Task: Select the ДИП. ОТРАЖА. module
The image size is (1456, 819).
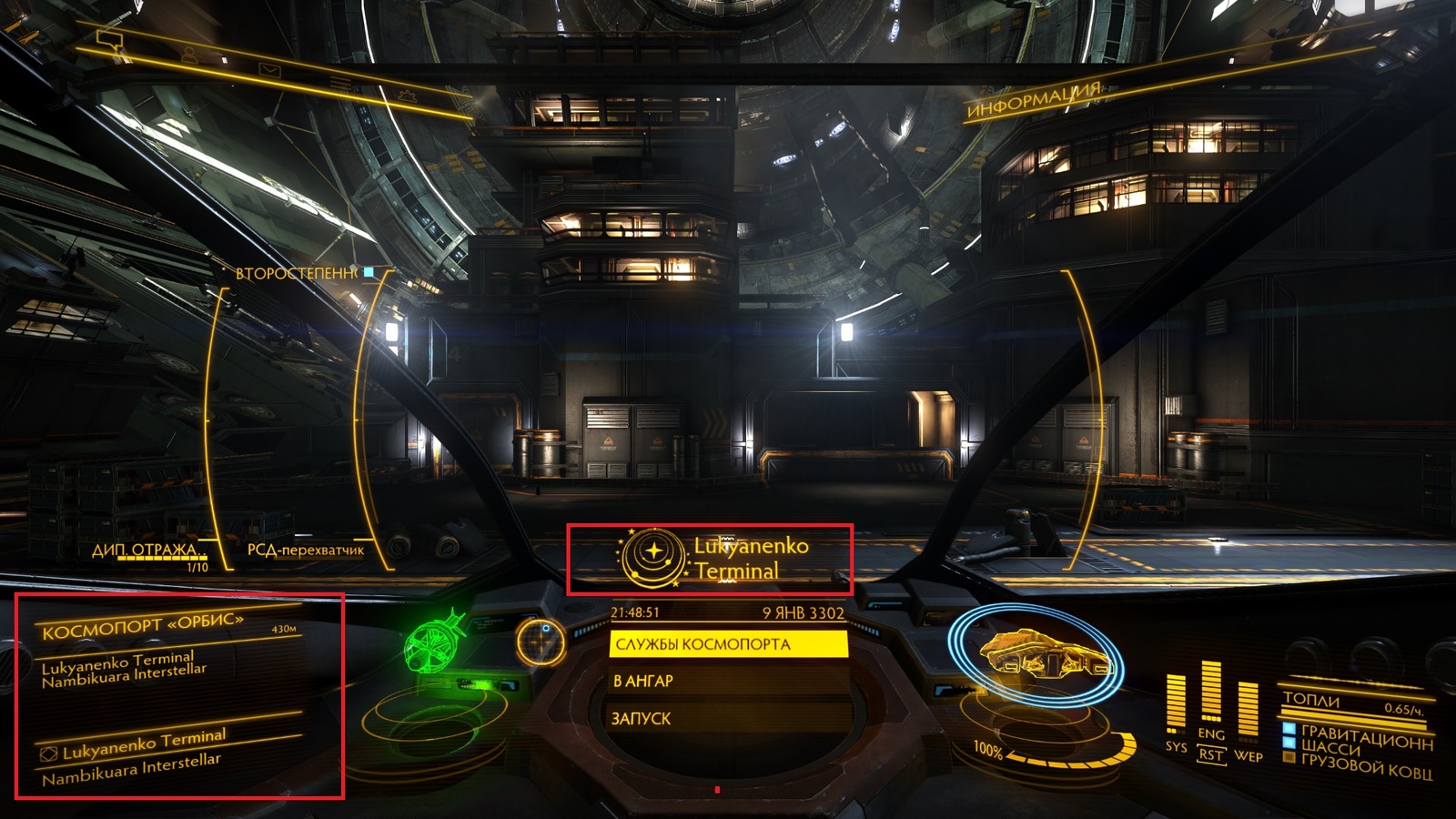Action: (146, 550)
